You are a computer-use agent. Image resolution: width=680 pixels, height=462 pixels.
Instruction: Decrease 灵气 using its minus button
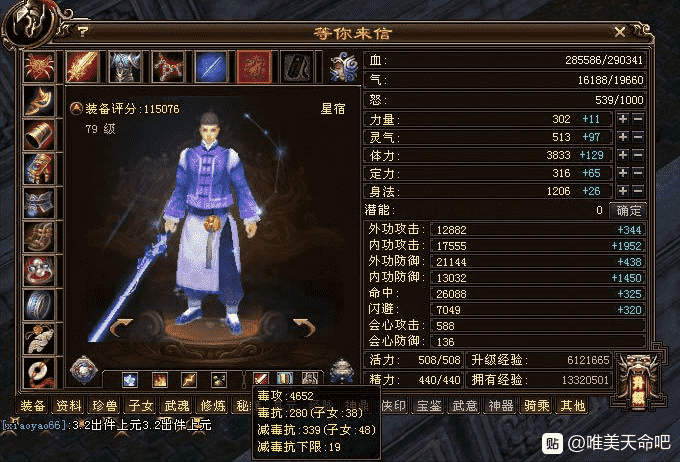tap(637, 138)
